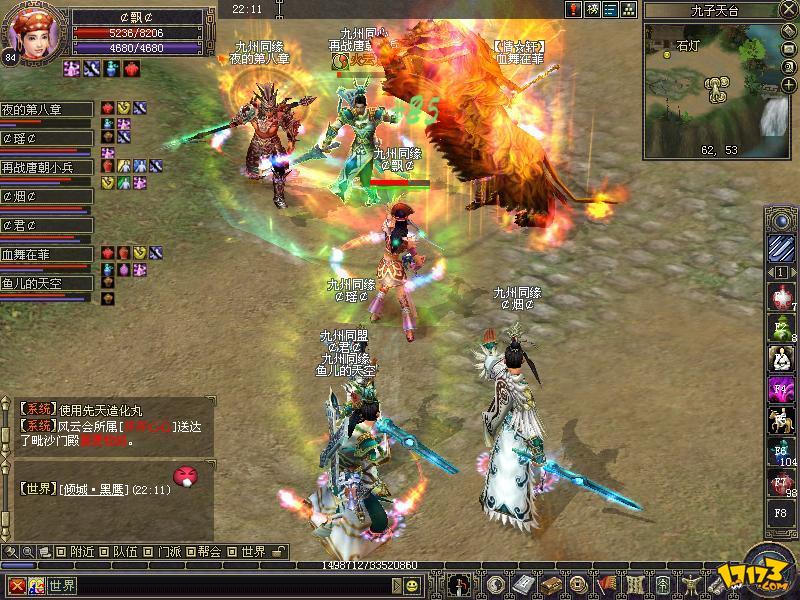Click the chat text input box
This screenshot has width=800, height=600.
220,585
